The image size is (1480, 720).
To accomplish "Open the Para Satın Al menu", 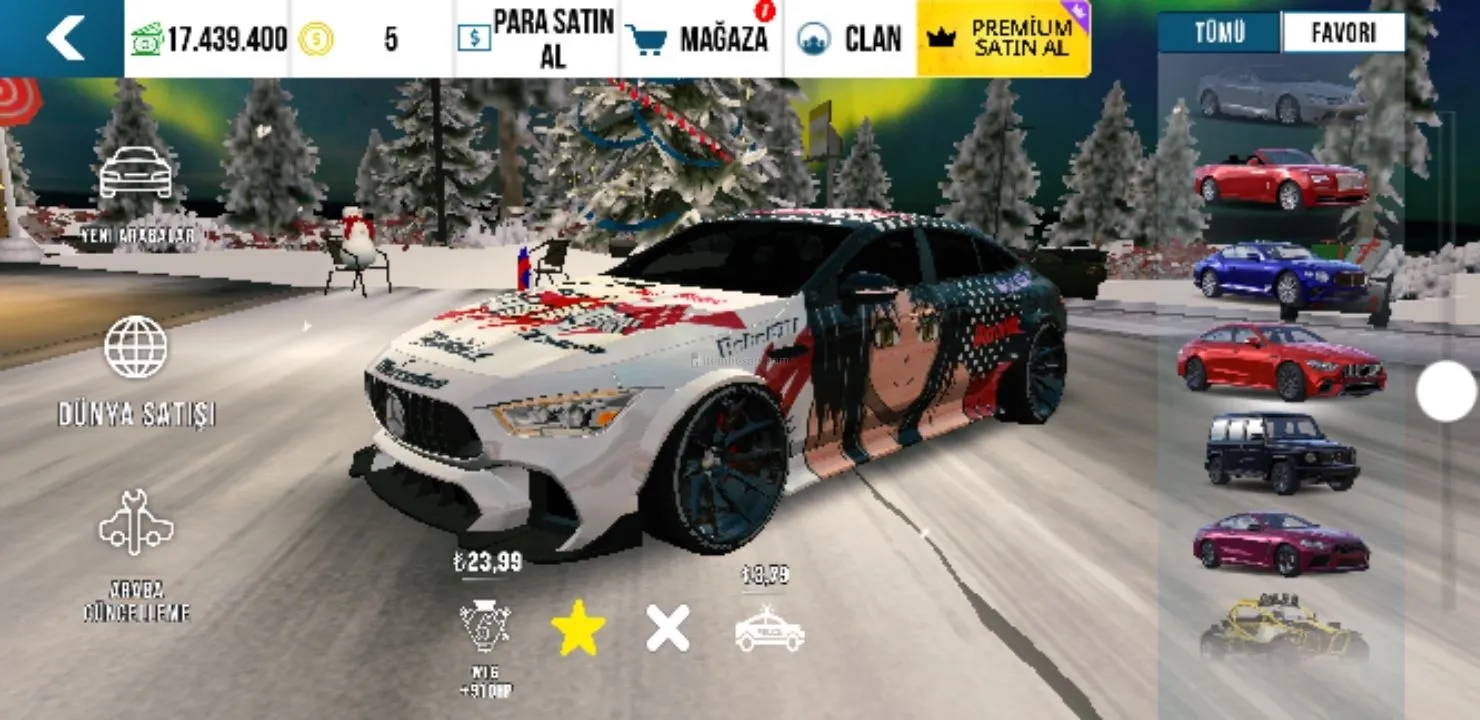I will (537, 38).
